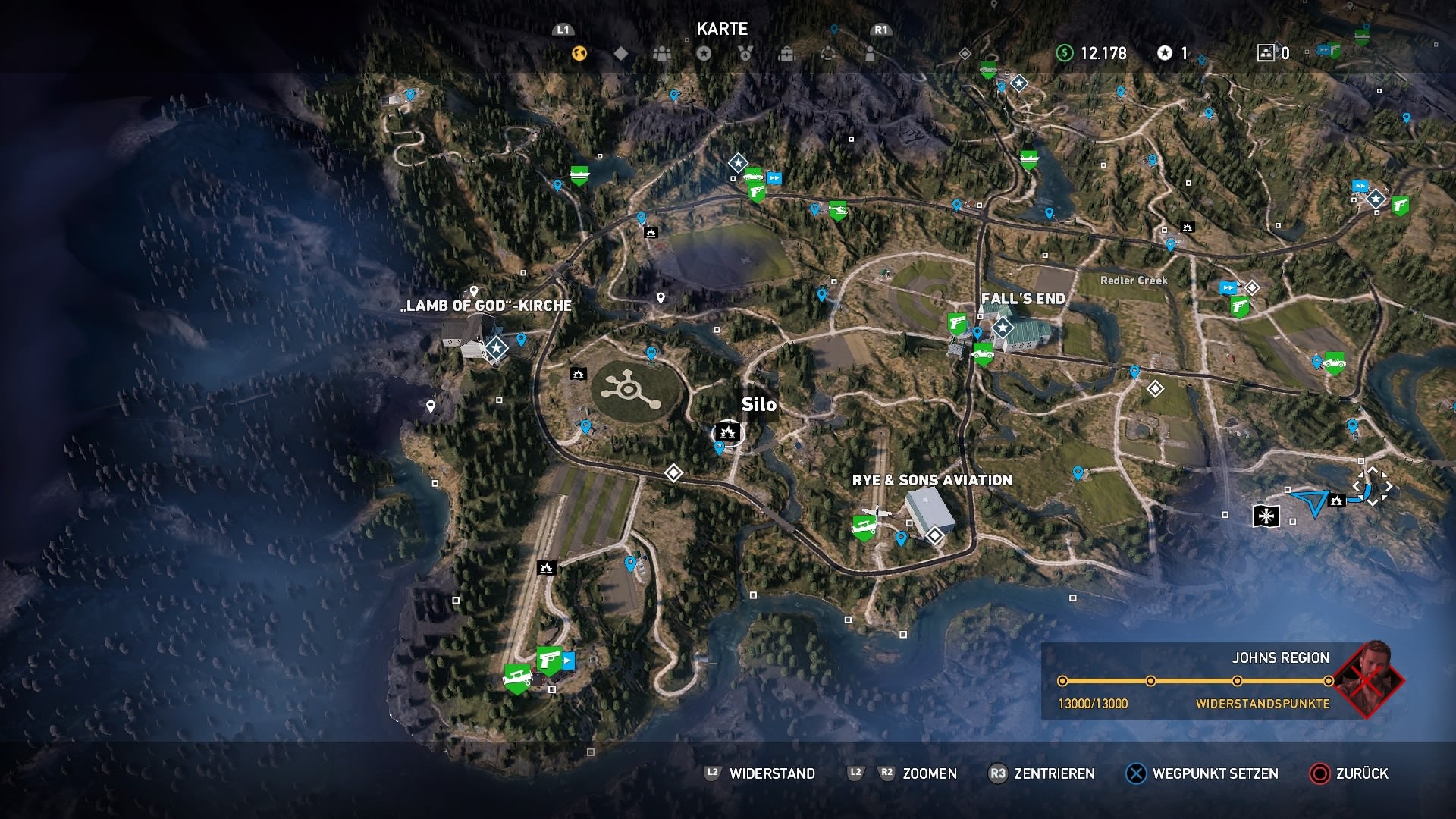1456x819 pixels.
Task: Select the co-op arrows icon in top bar
Action: coord(827,55)
